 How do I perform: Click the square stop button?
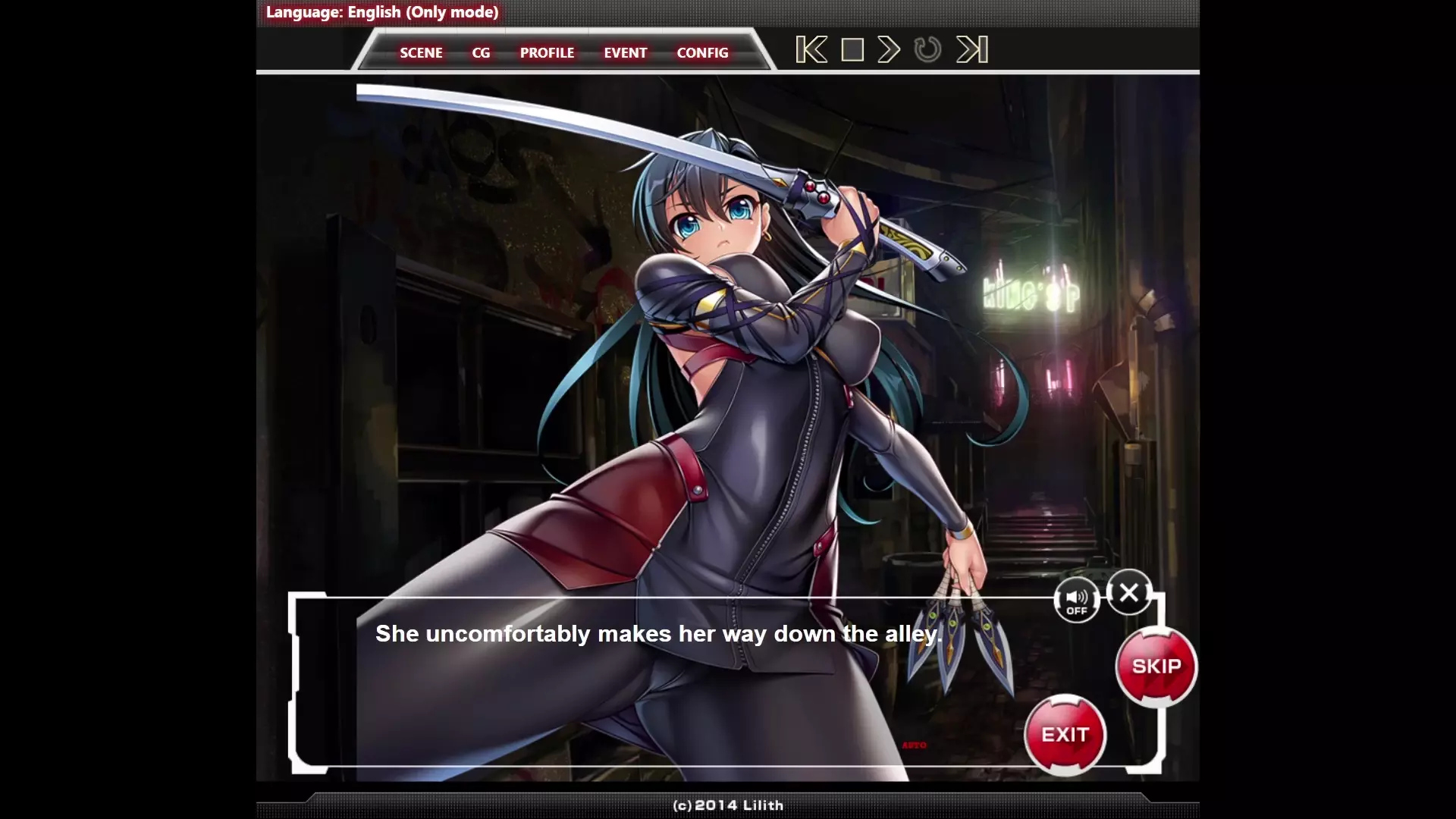point(852,50)
